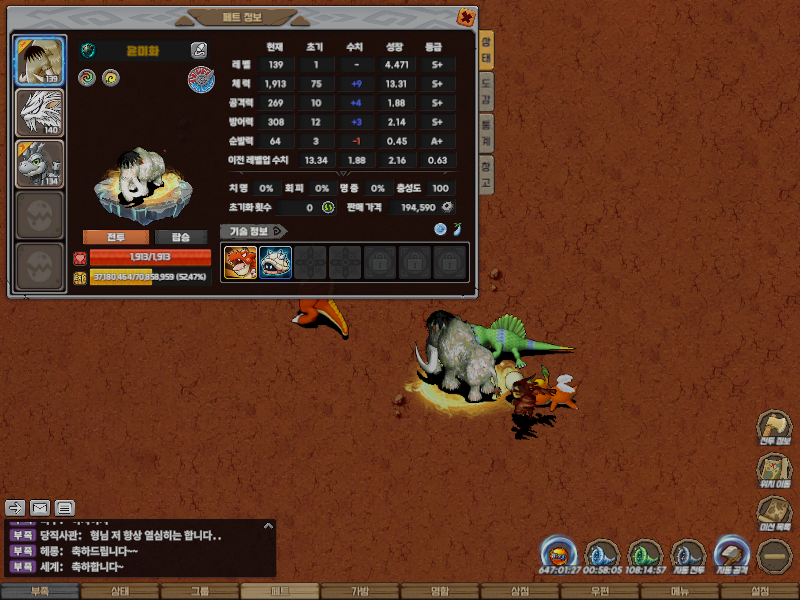Open the 미션 목록 scroll icon
This screenshot has height=600, width=800.
[x=775, y=514]
